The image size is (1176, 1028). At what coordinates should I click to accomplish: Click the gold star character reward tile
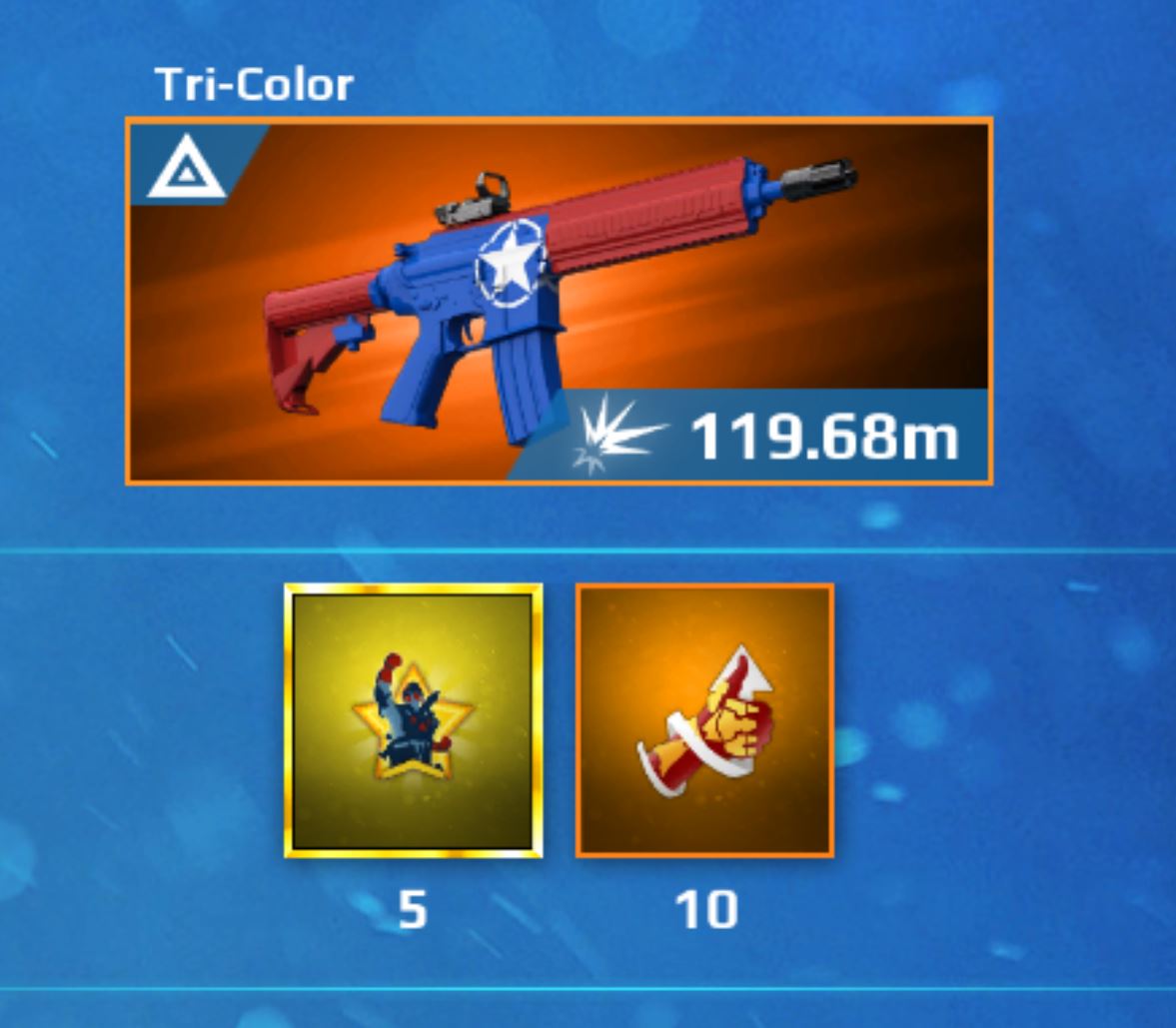[414, 720]
